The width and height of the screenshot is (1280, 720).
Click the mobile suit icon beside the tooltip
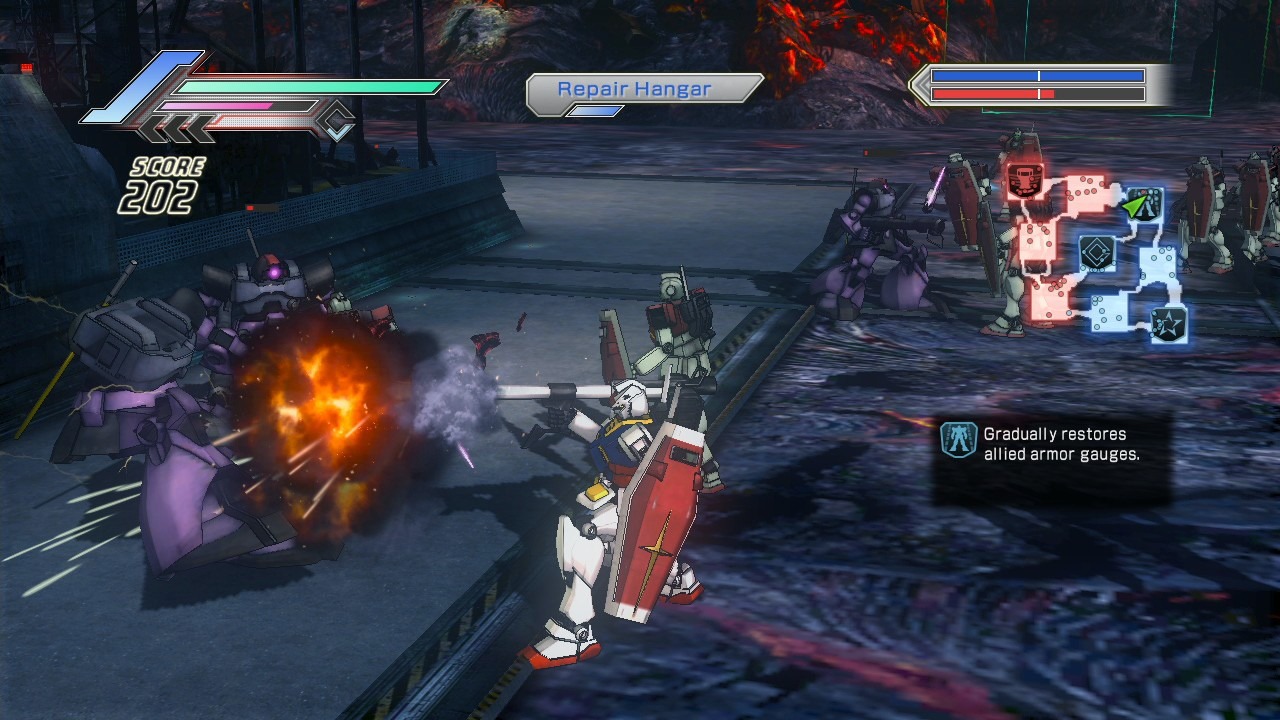pyautogui.click(x=958, y=441)
